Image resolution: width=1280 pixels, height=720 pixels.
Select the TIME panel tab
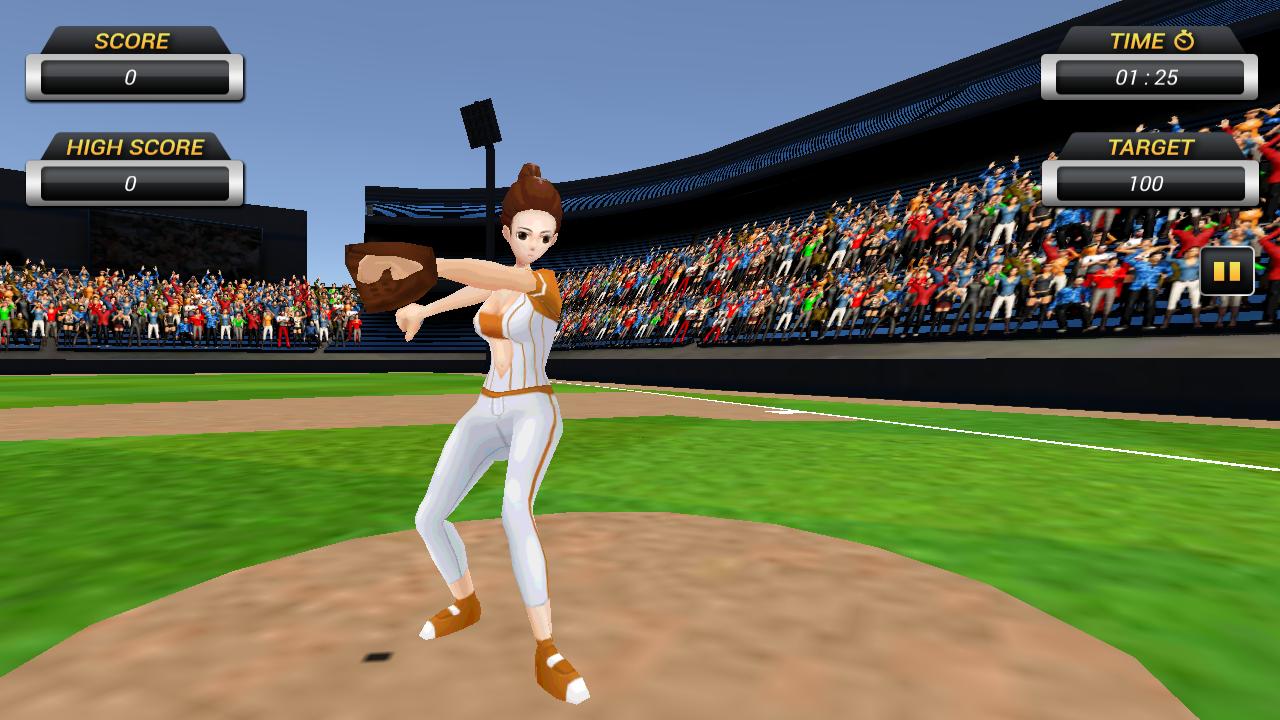[x=1146, y=41]
